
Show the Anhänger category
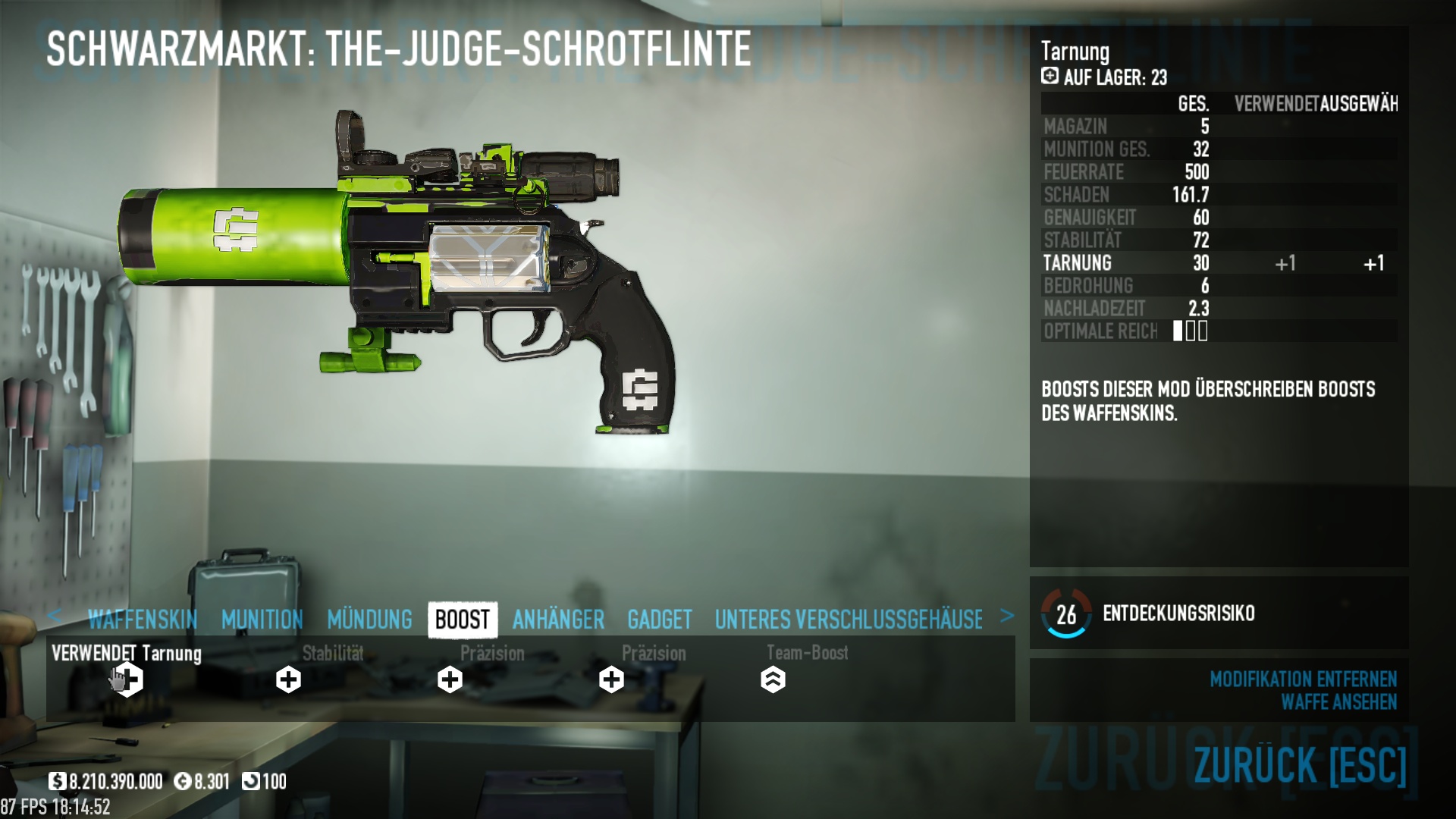point(558,620)
